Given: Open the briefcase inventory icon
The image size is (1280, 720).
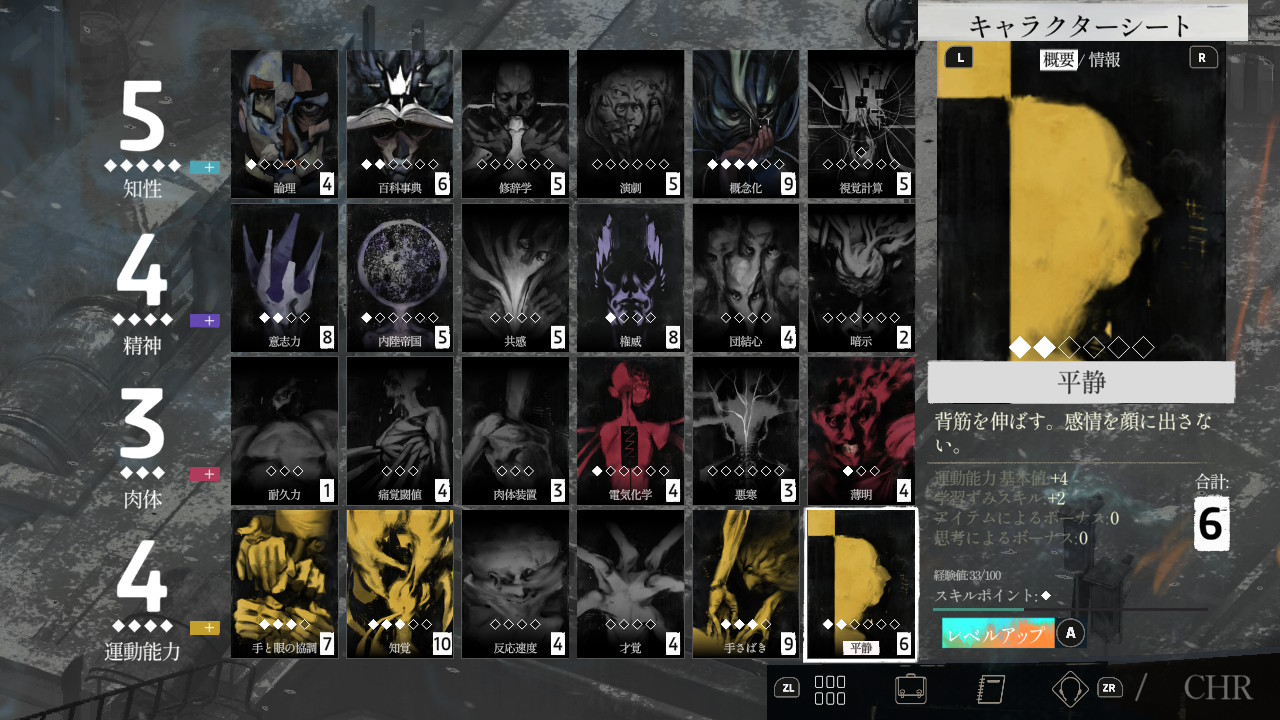Looking at the screenshot, I should pos(910,688).
